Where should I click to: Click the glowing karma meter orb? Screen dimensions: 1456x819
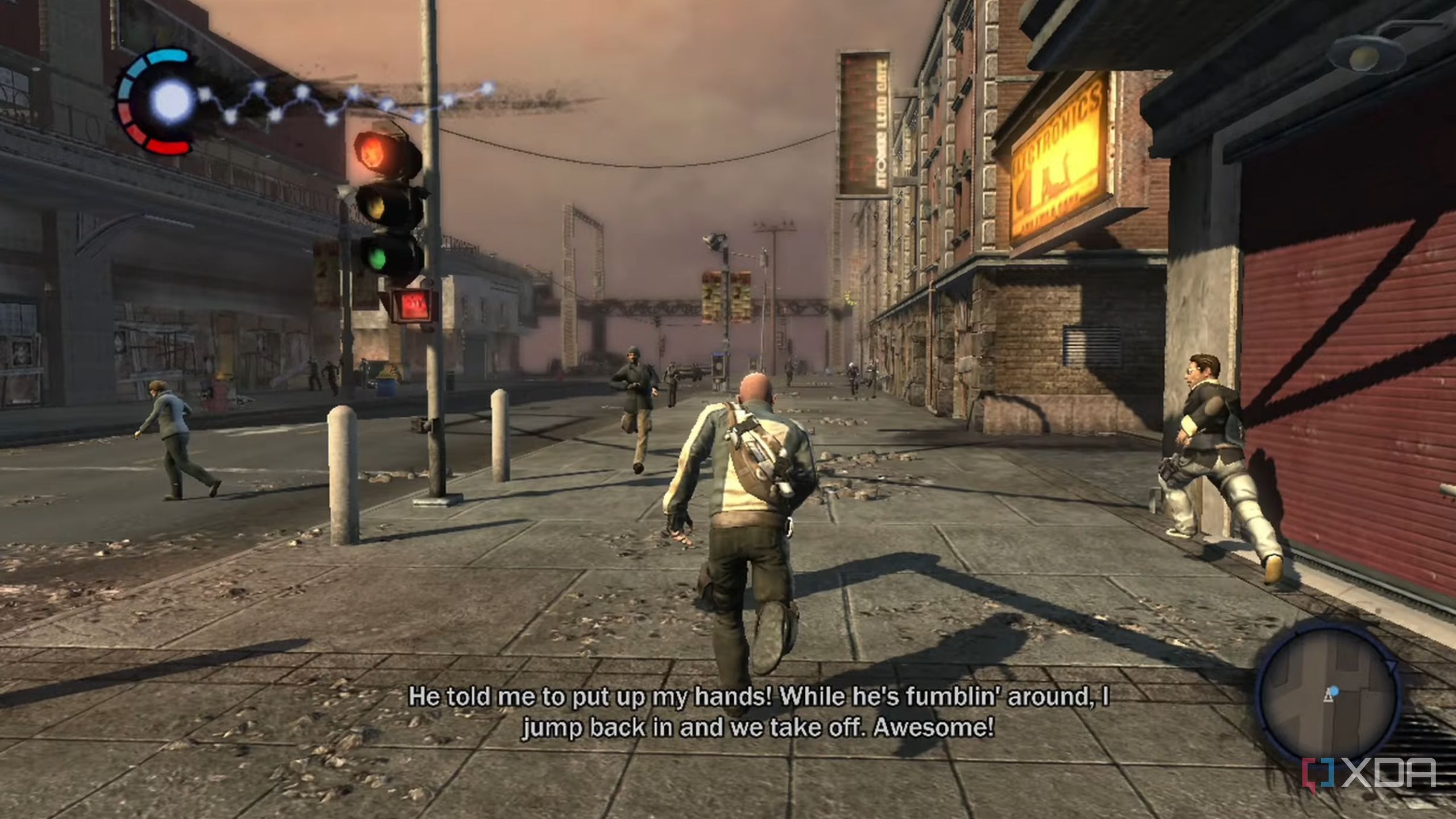coord(171,101)
